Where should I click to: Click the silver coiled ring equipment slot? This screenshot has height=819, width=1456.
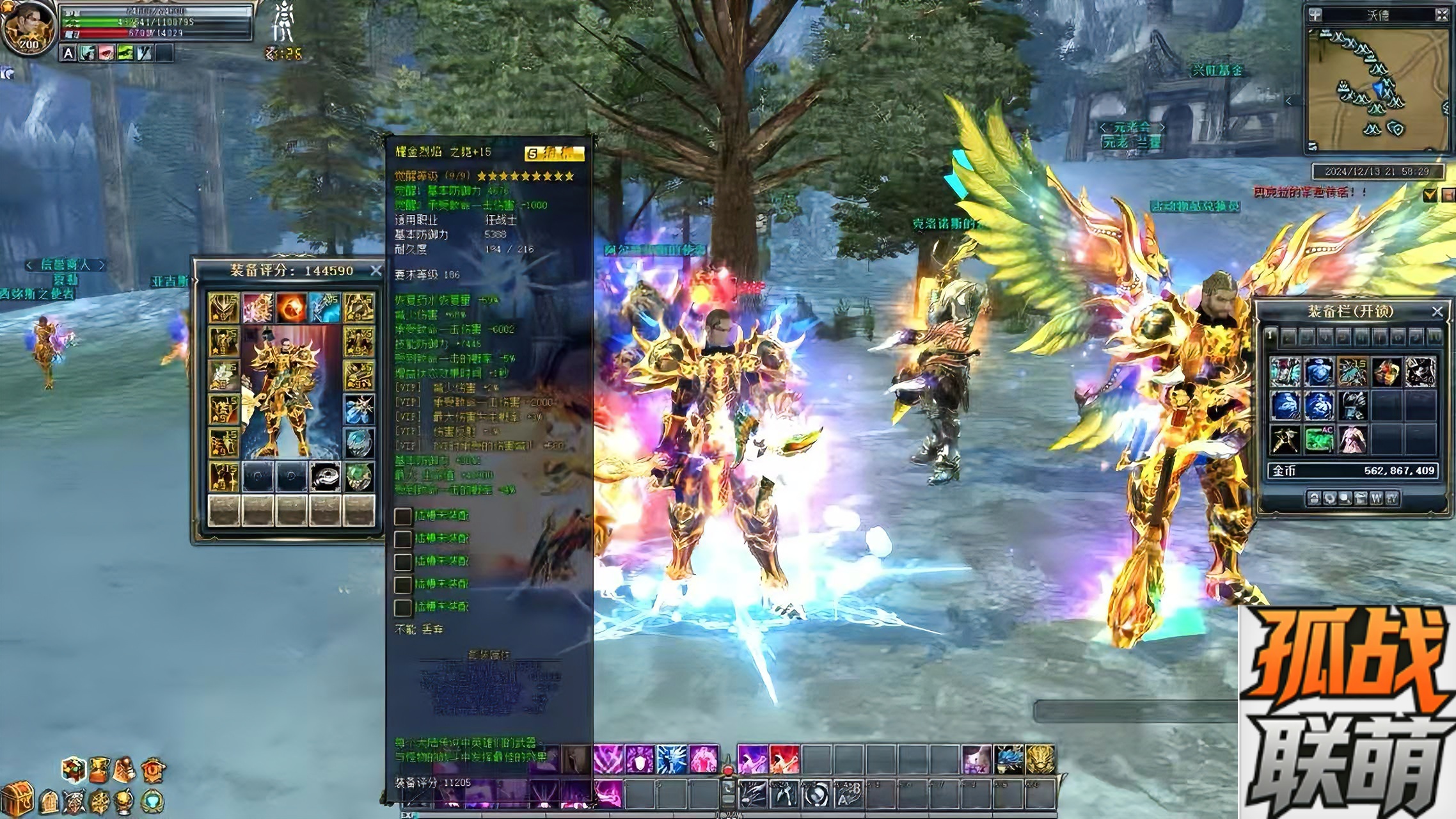325,477
